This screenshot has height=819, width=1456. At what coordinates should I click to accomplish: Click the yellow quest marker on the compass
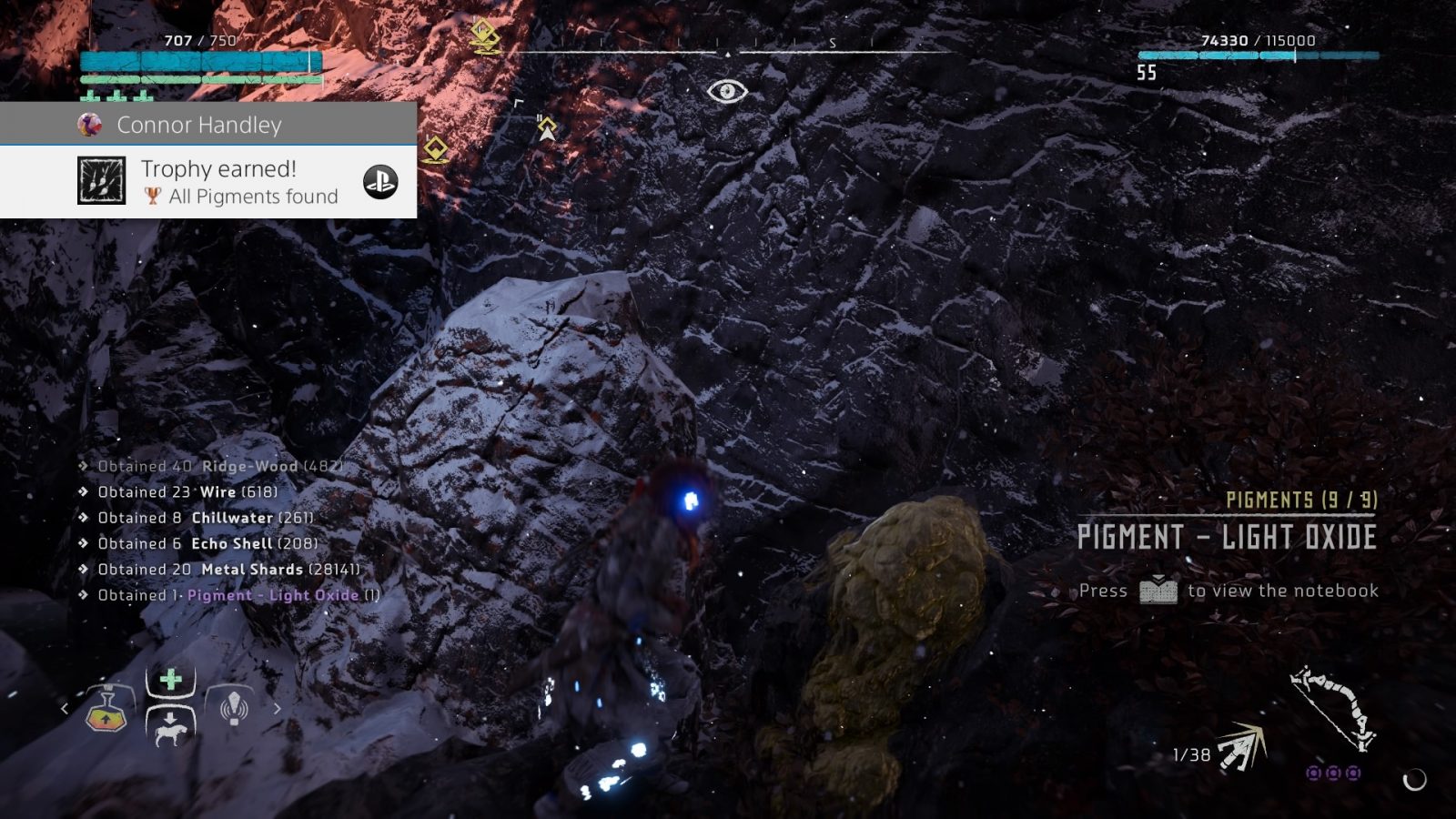click(x=484, y=31)
